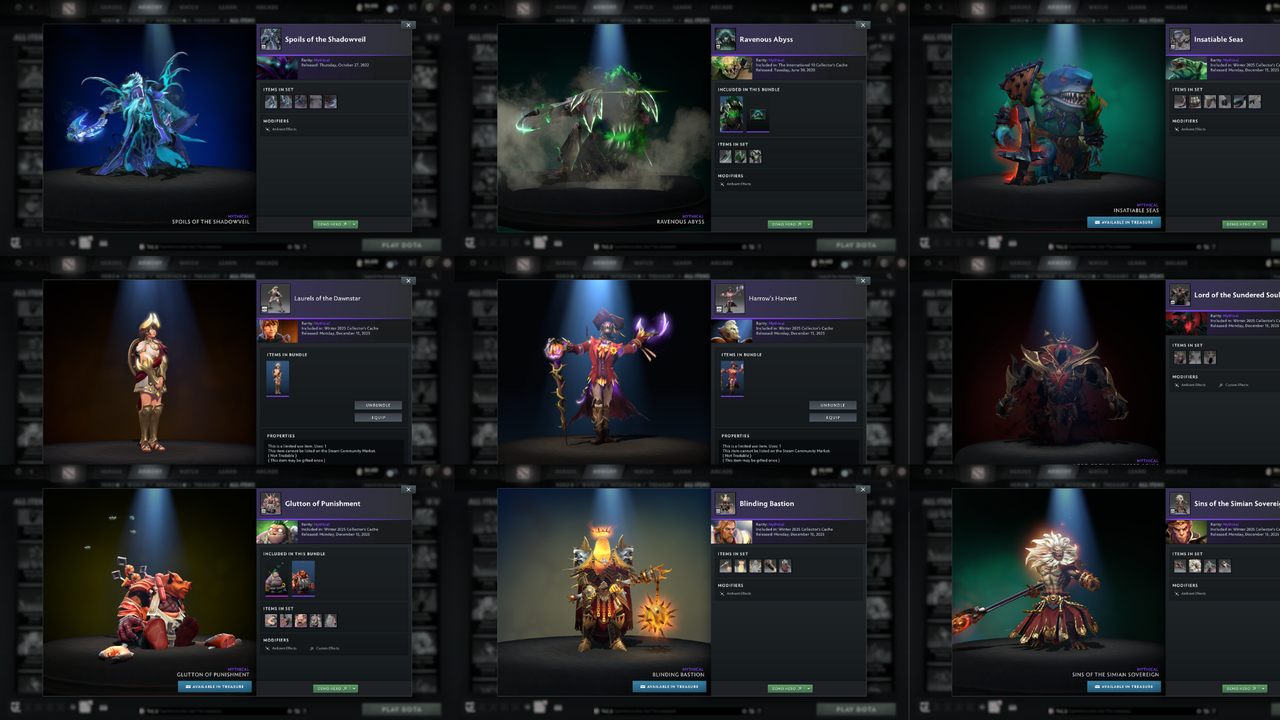
Task: Select the last item icon in Glutton of Punishment set
Action: pyautogui.click(x=331, y=620)
